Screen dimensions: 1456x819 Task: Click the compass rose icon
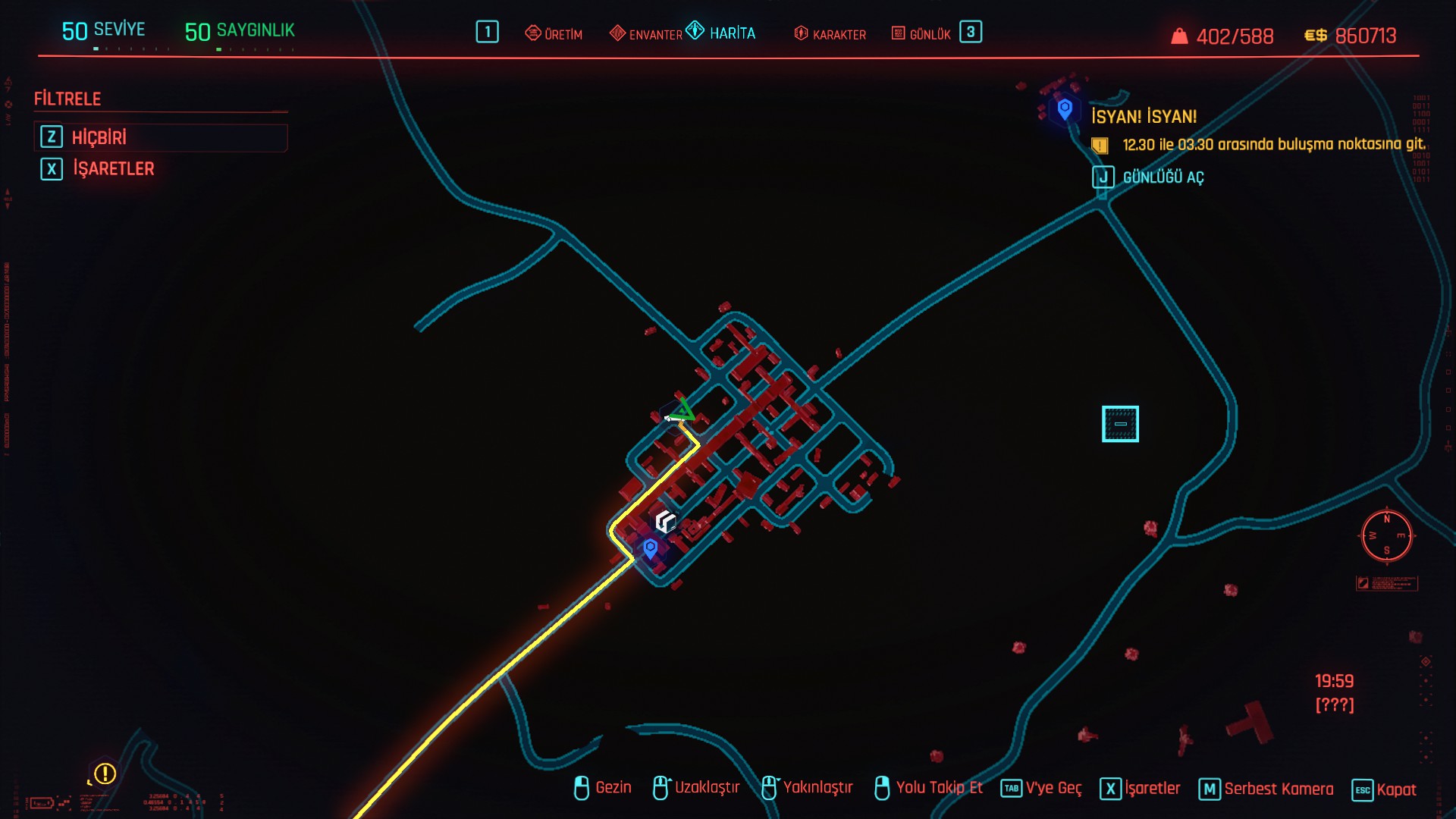point(1387,536)
